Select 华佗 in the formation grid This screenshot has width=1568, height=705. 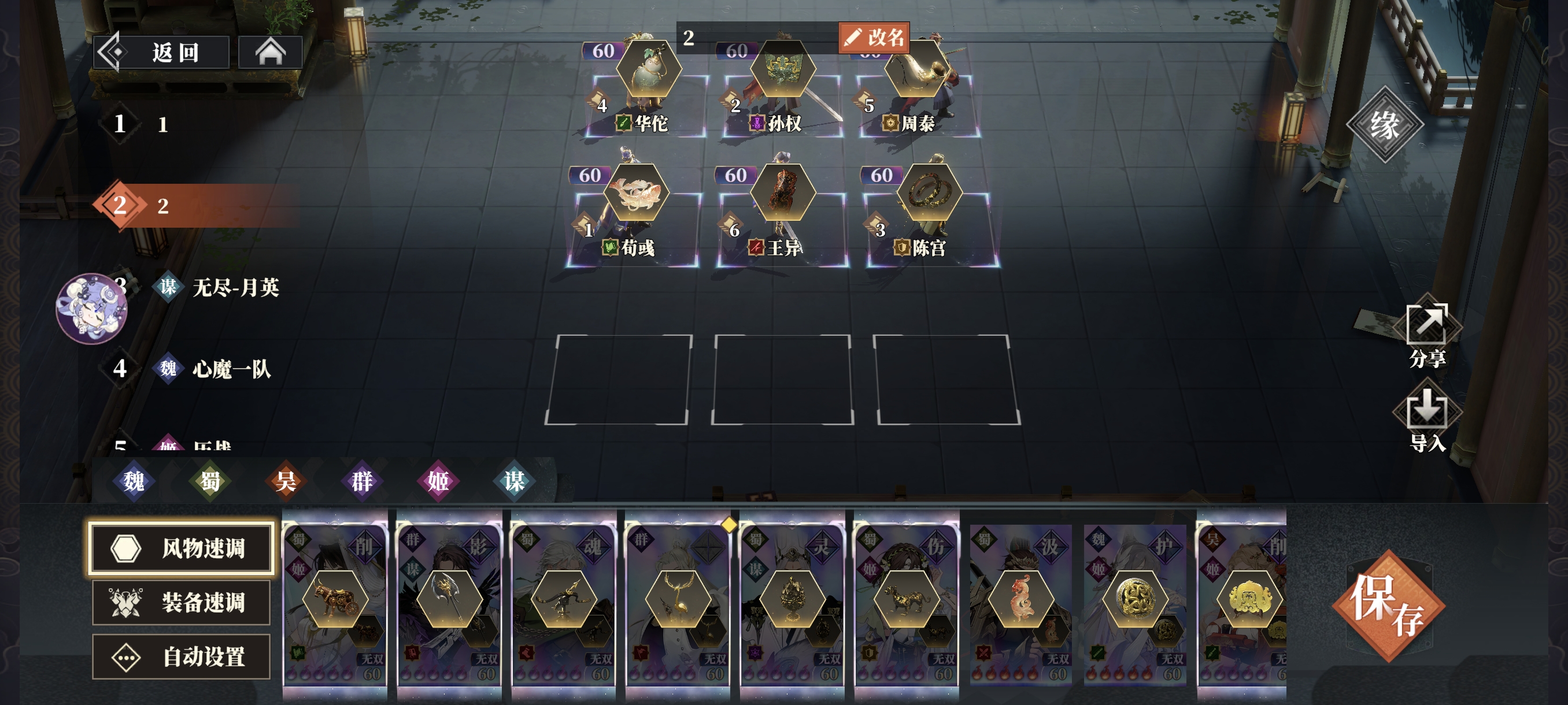[x=648, y=97]
